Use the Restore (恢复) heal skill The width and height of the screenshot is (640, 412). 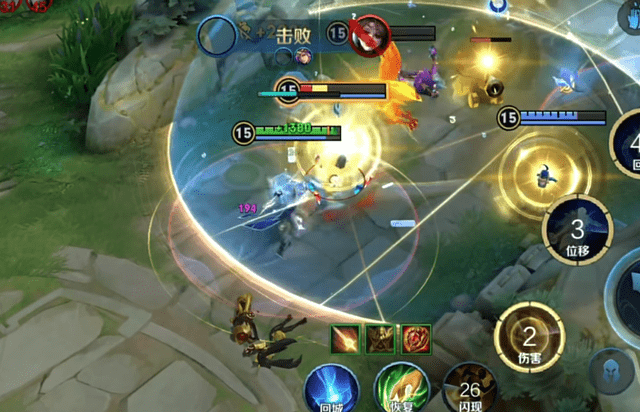click(394, 389)
